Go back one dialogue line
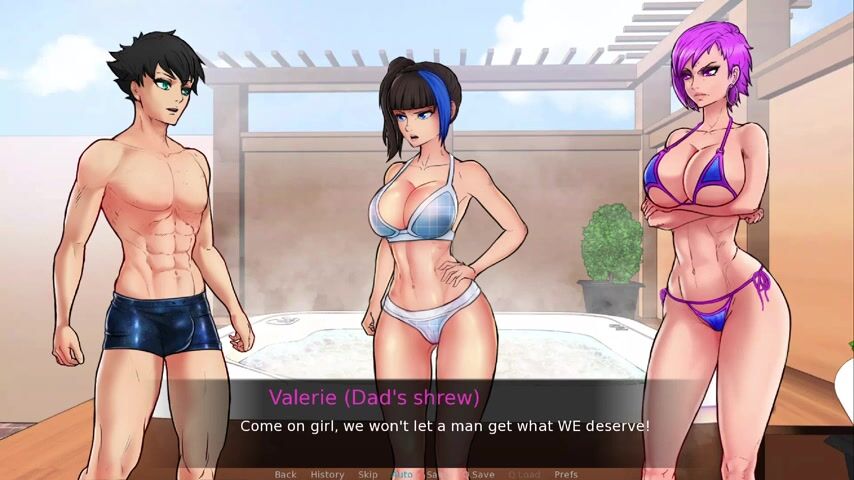 [x=285, y=474]
